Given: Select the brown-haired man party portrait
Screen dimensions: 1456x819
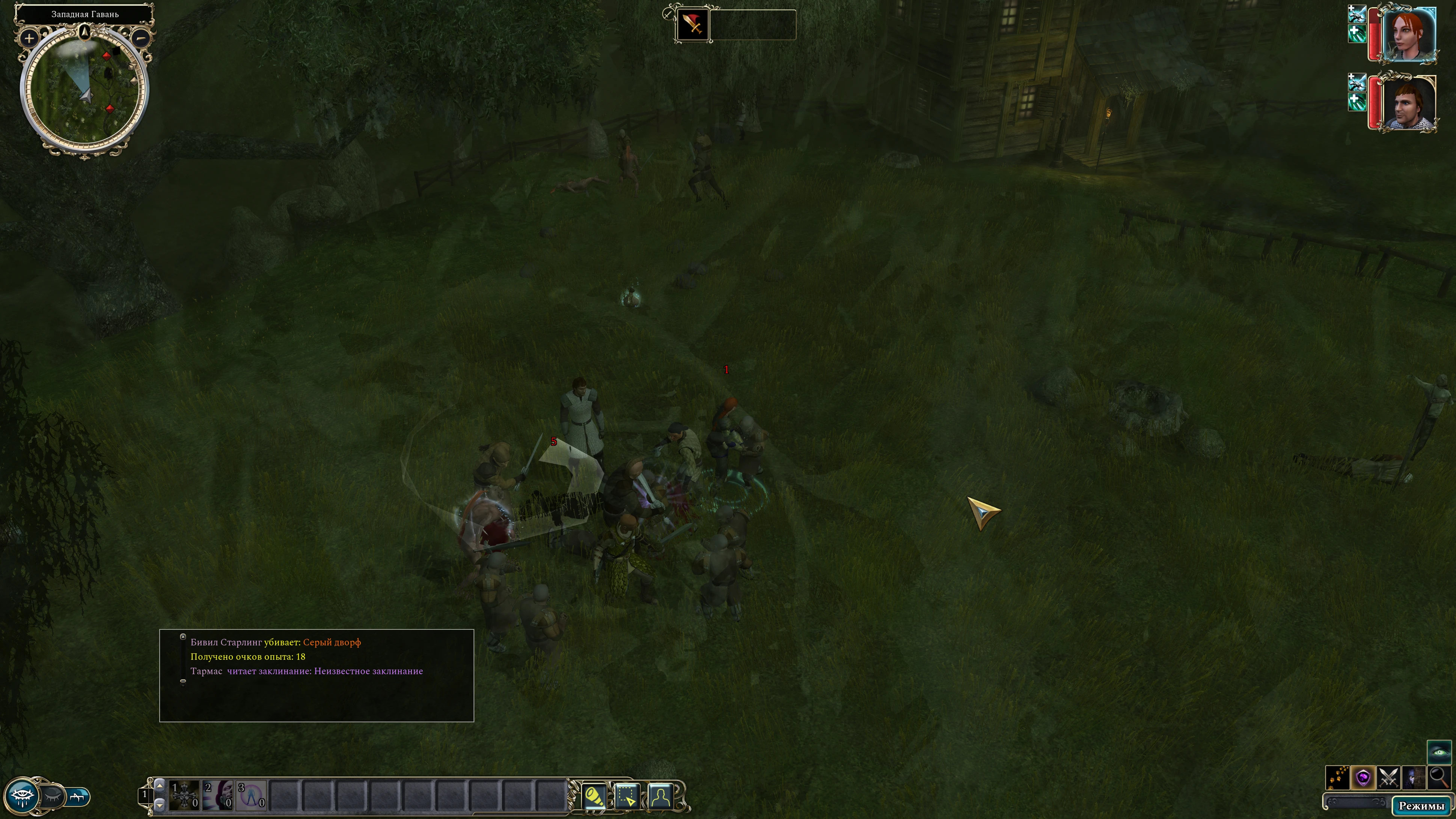Looking at the screenshot, I should click(x=1409, y=103).
